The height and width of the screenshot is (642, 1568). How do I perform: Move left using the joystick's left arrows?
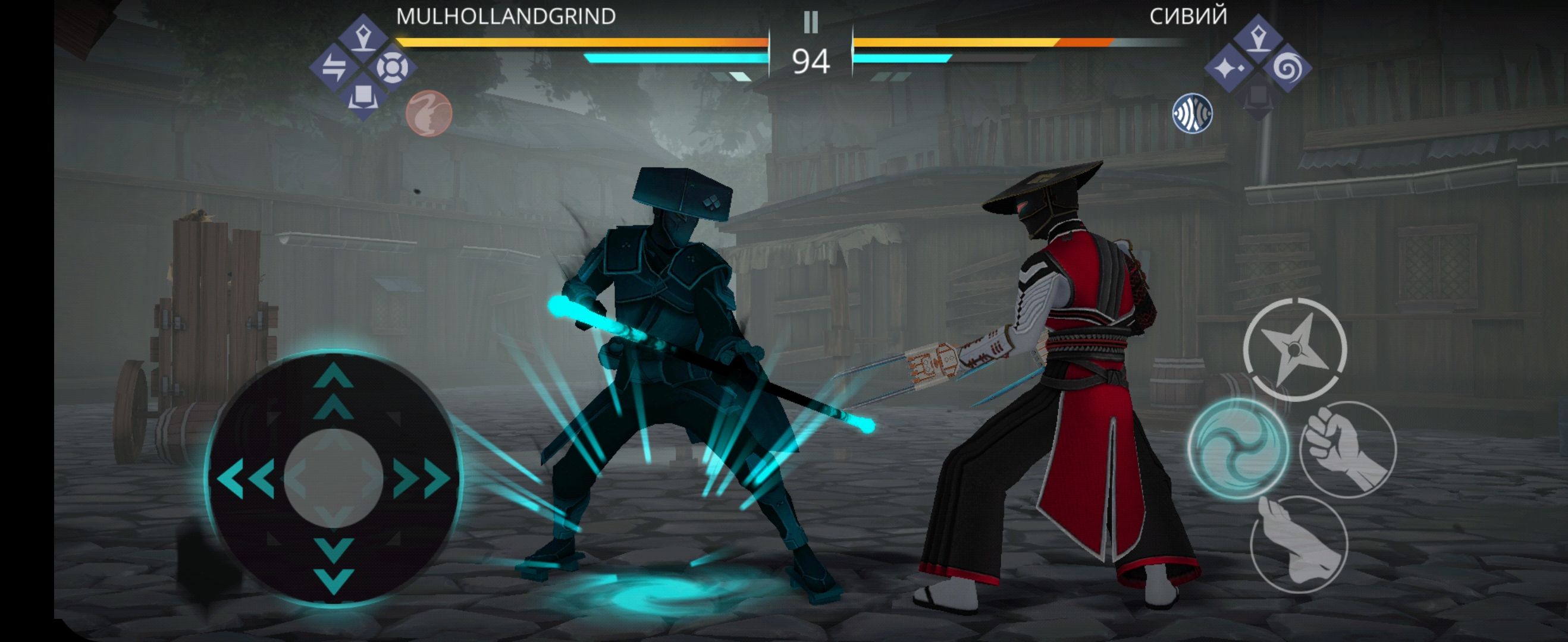[246, 479]
